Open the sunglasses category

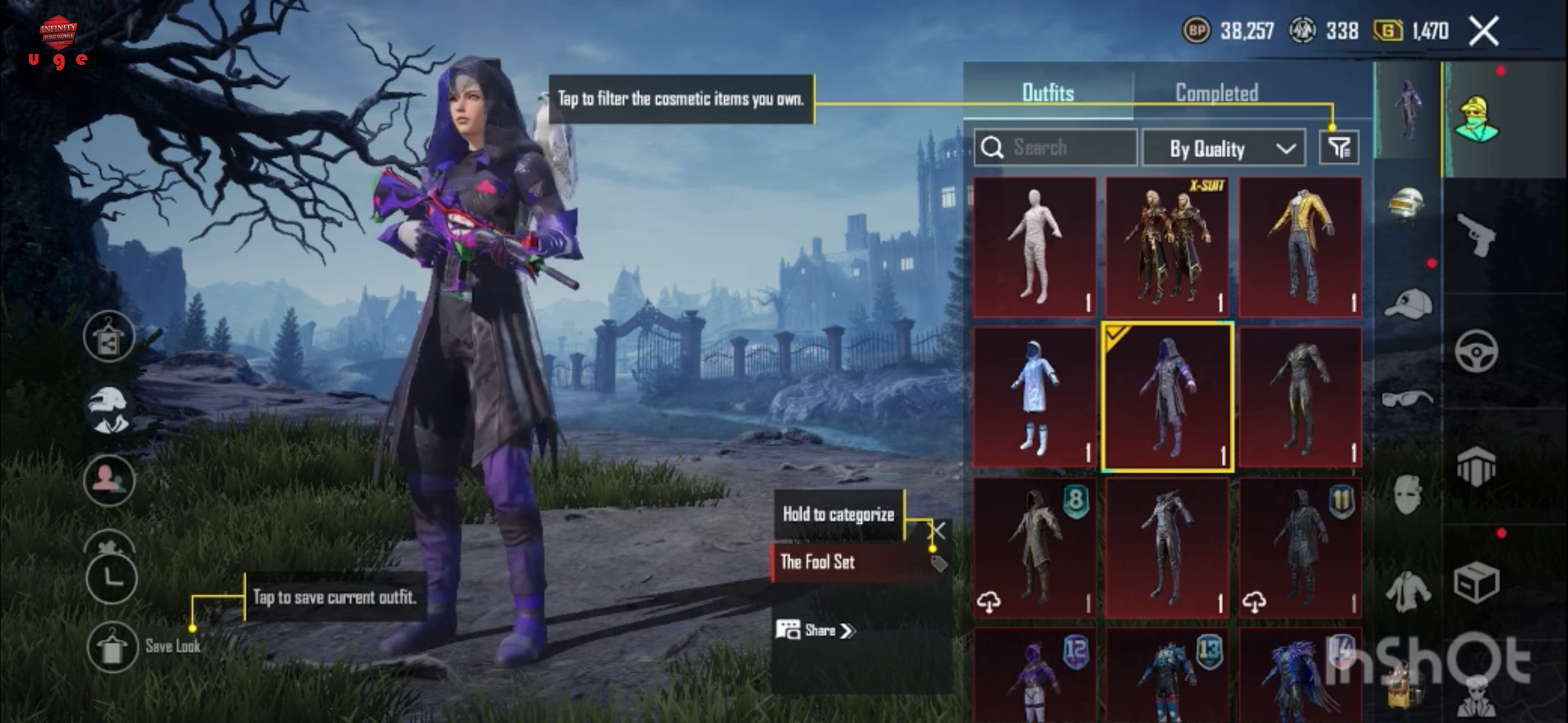[x=1407, y=399]
